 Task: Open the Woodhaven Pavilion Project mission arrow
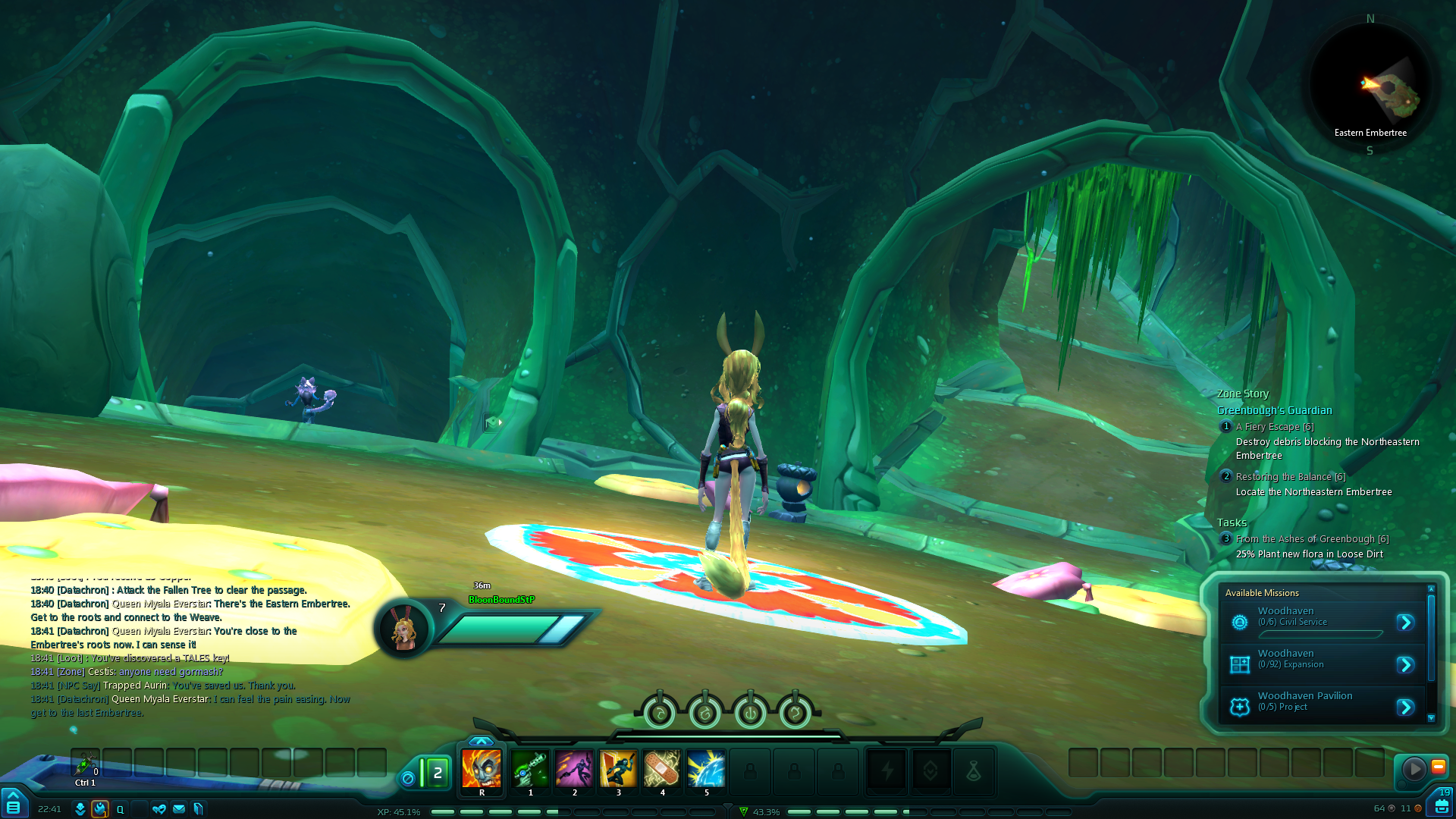tap(1405, 708)
